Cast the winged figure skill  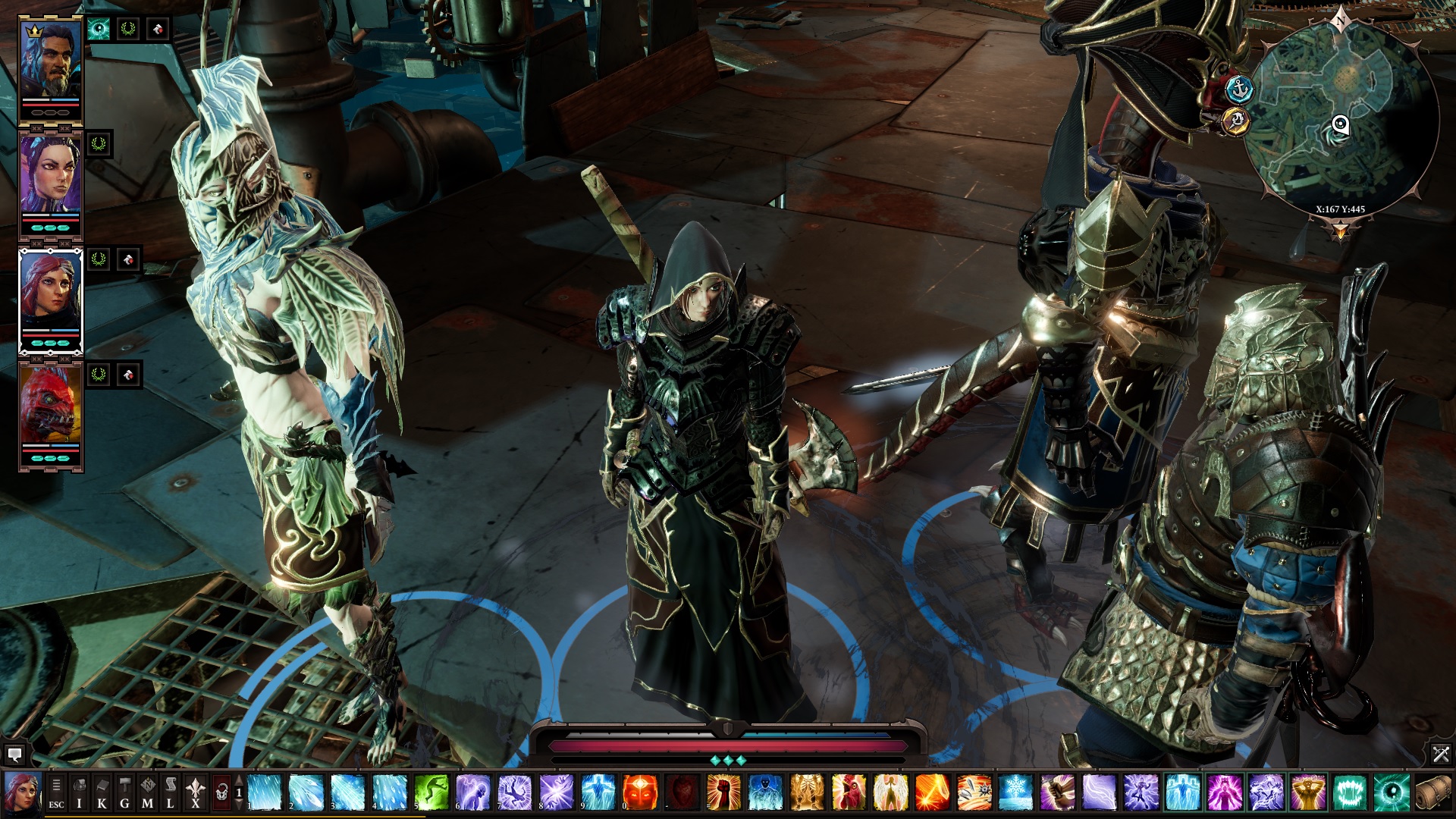(890, 792)
